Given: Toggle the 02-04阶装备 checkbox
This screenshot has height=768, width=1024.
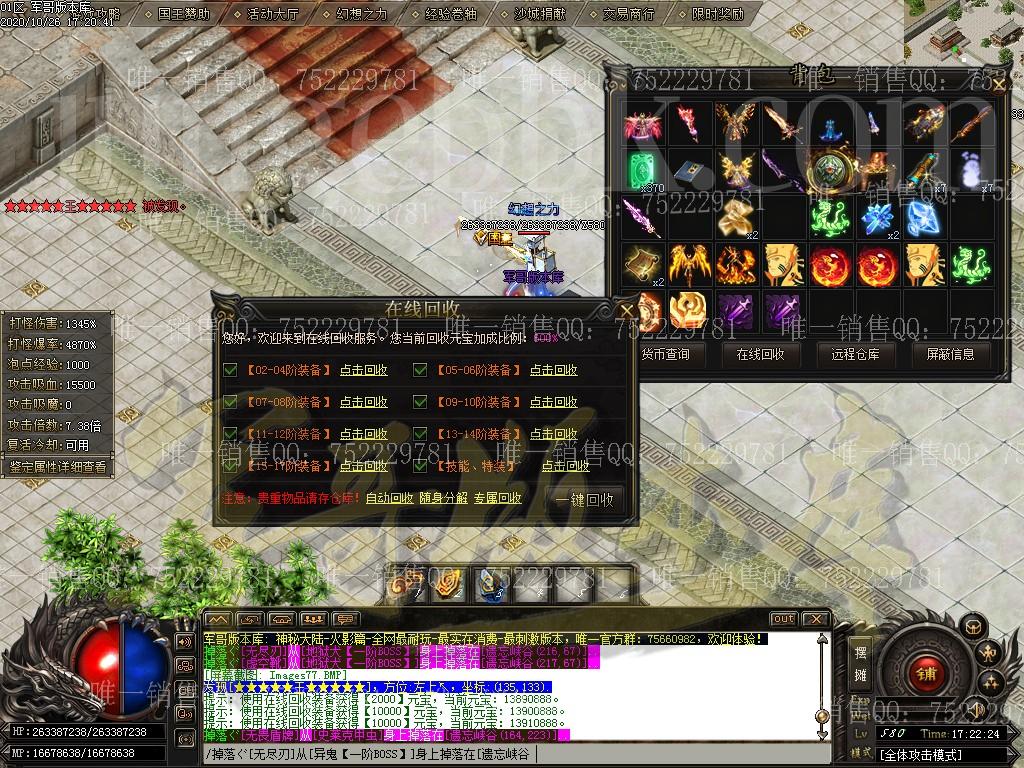Looking at the screenshot, I should point(231,371).
